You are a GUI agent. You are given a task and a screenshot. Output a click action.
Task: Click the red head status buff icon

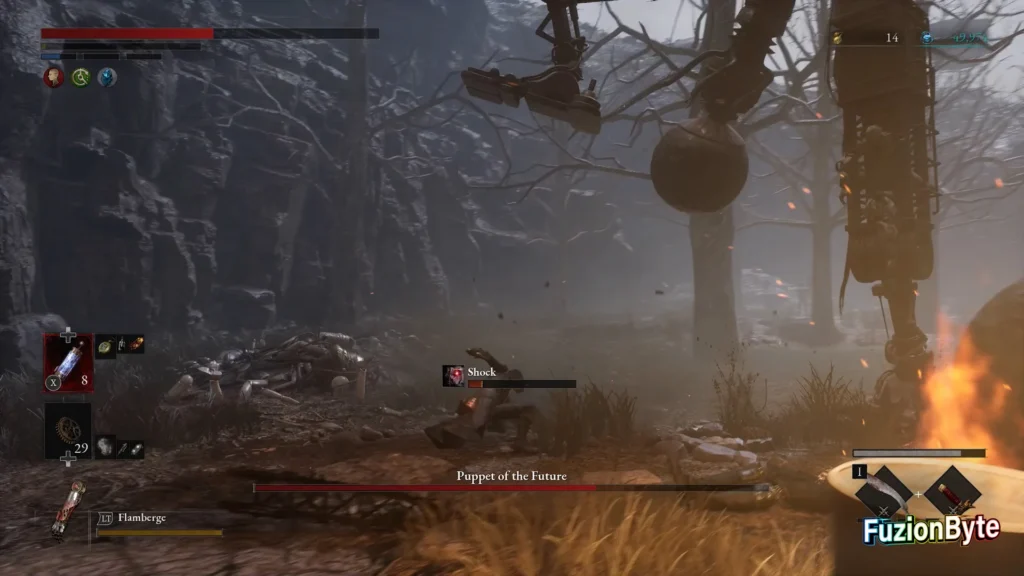pos(54,77)
